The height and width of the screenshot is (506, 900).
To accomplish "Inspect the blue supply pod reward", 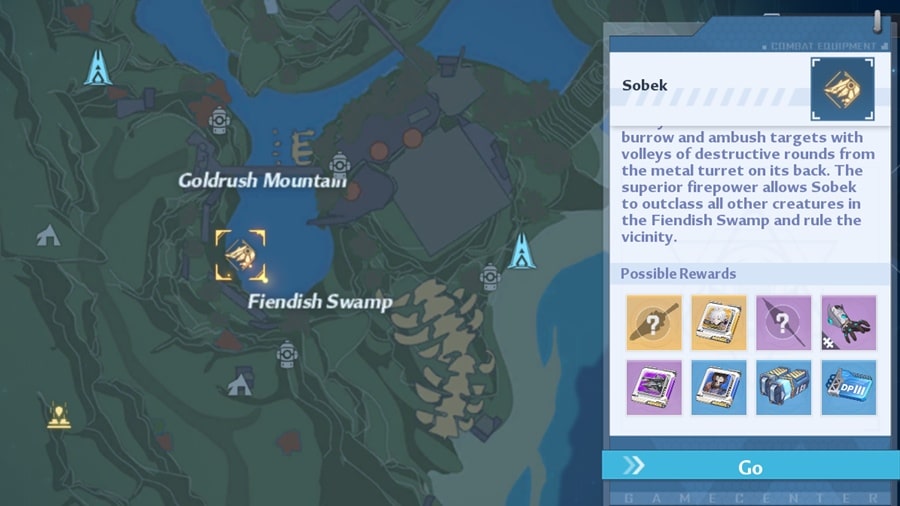I will (x=783, y=388).
